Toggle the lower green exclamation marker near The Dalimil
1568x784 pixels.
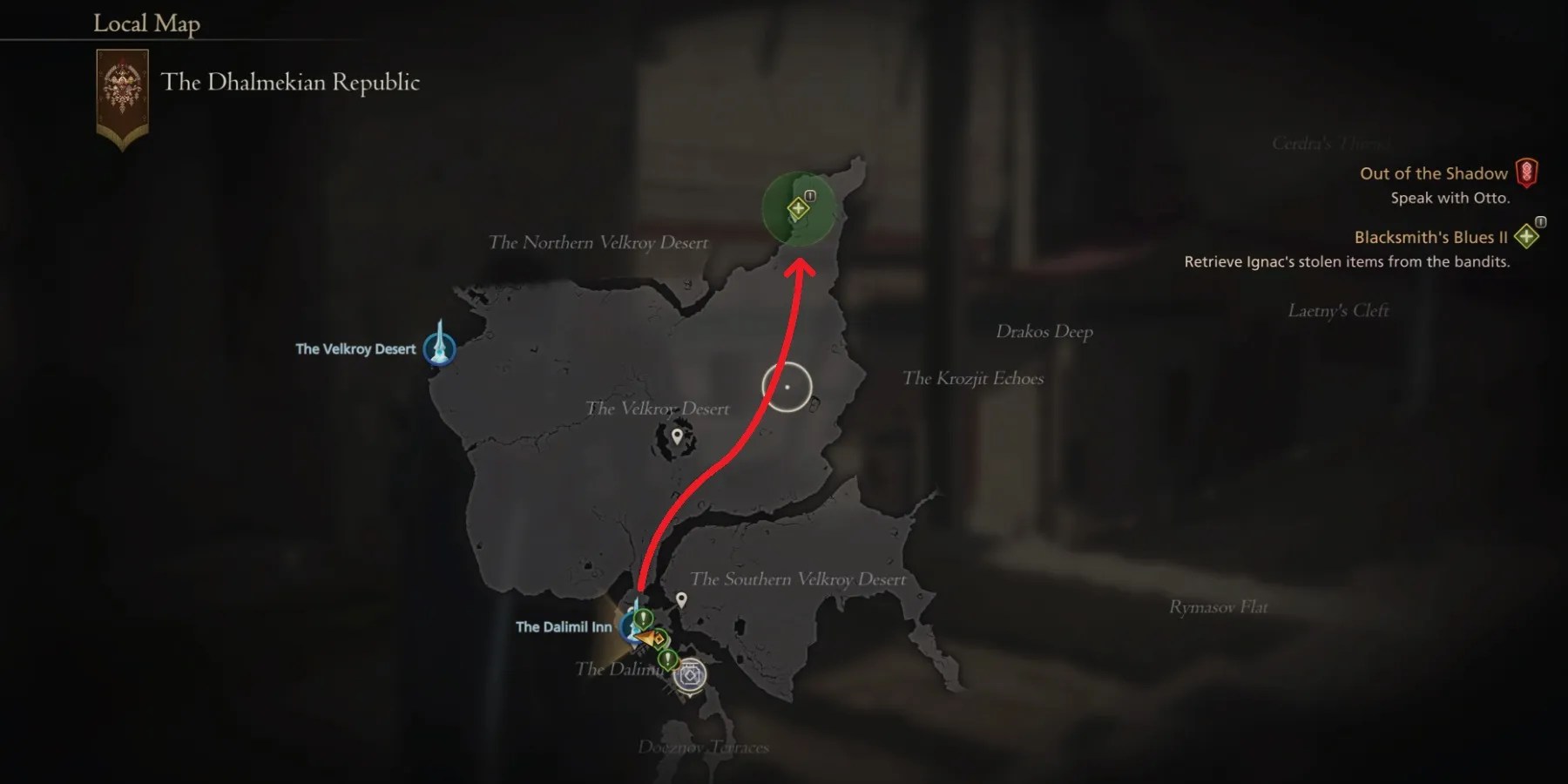(667, 659)
